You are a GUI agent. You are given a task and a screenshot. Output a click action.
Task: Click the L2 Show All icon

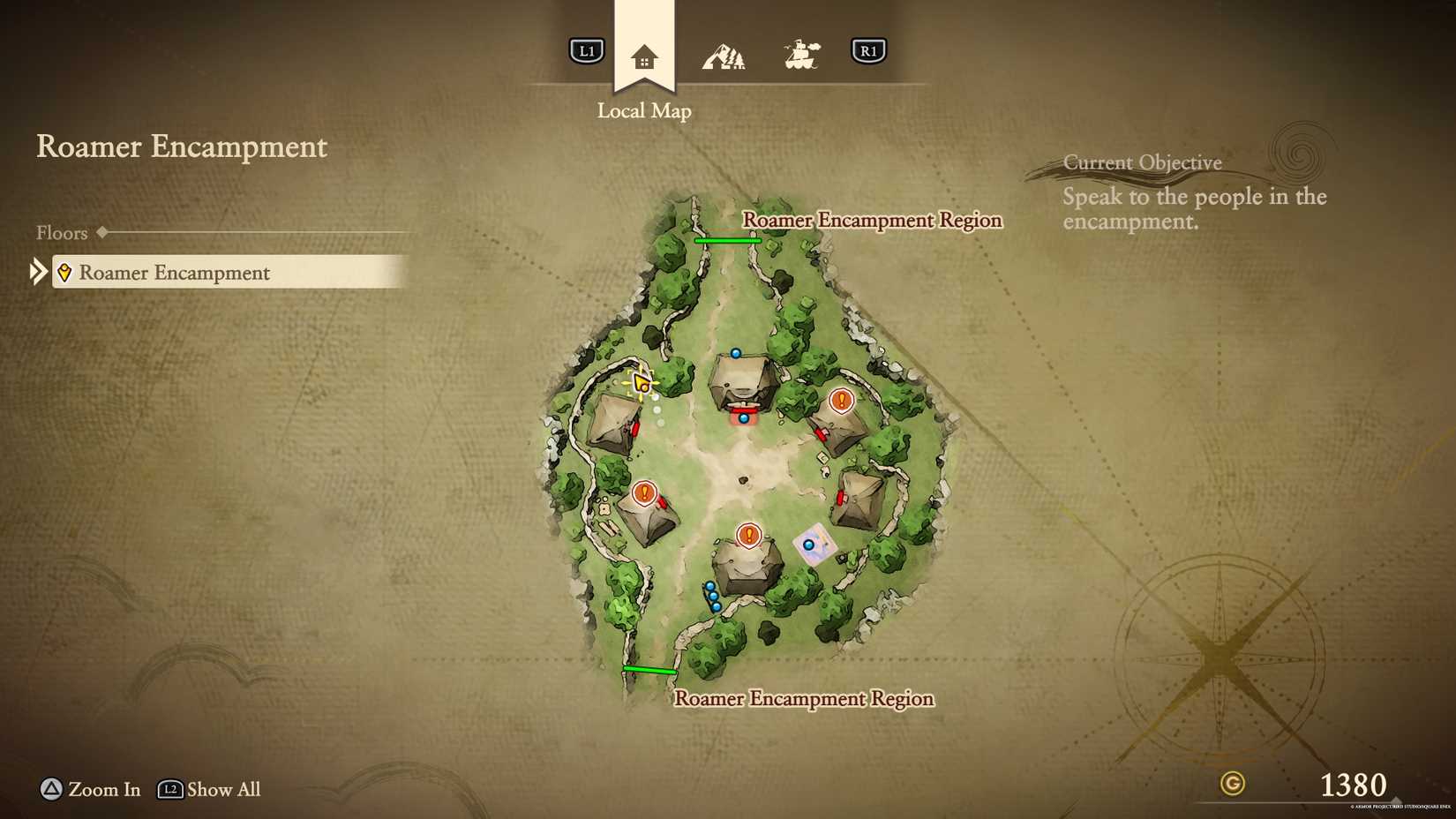(169, 790)
